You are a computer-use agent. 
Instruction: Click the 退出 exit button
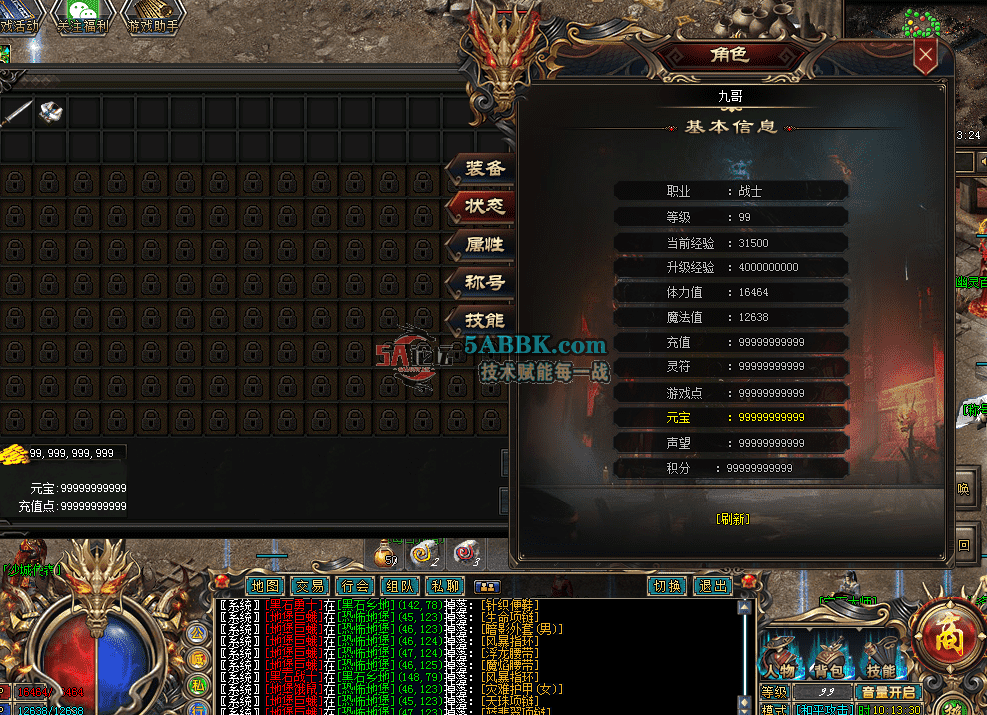pos(712,586)
